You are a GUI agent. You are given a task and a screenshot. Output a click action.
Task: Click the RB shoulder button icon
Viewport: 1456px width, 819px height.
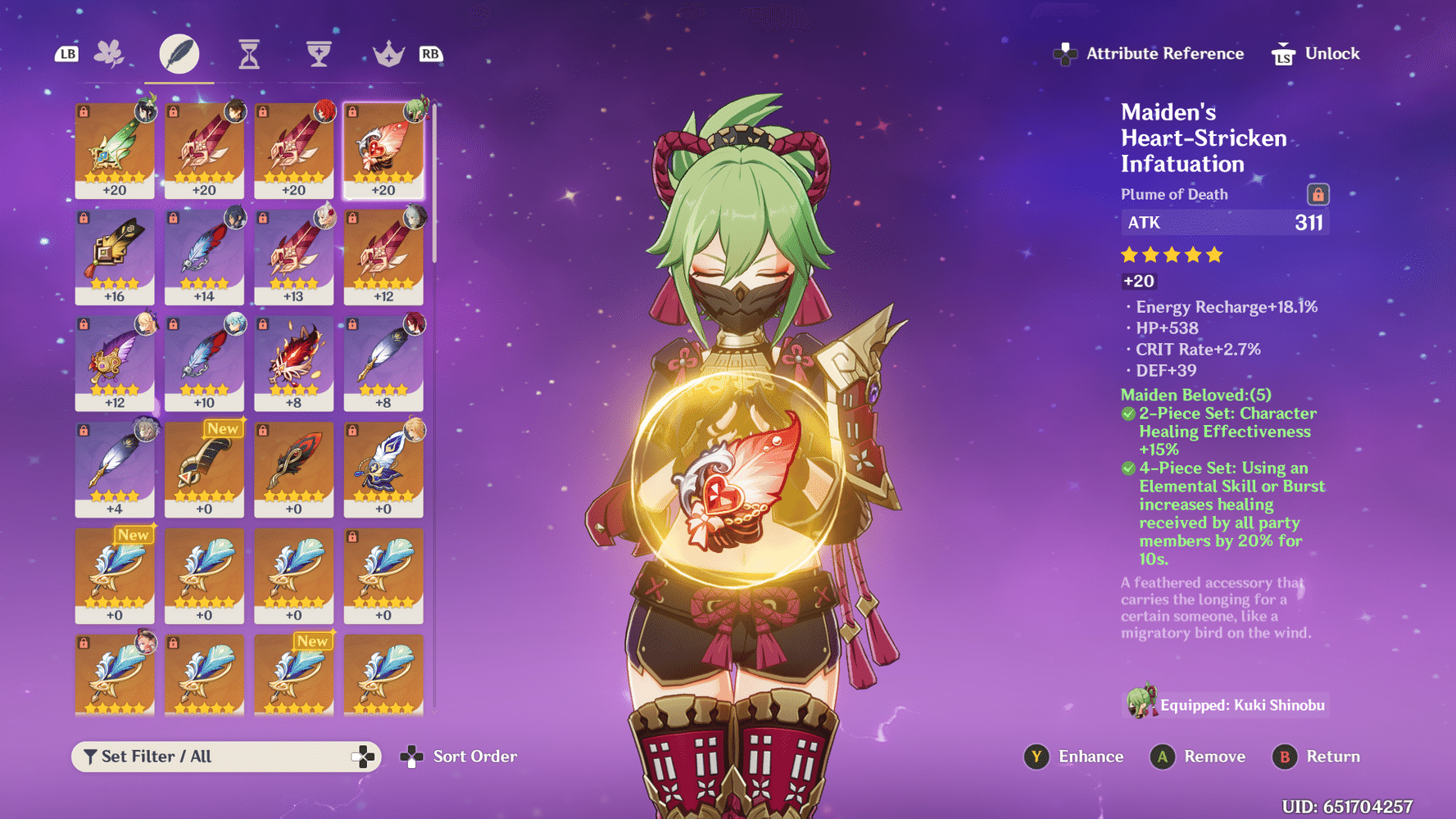pos(432,52)
